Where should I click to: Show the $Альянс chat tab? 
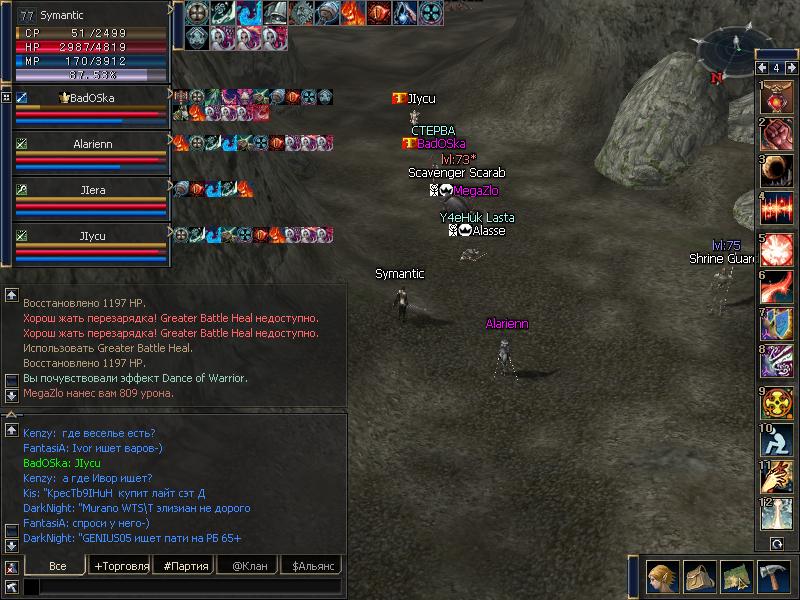(x=312, y=566)
